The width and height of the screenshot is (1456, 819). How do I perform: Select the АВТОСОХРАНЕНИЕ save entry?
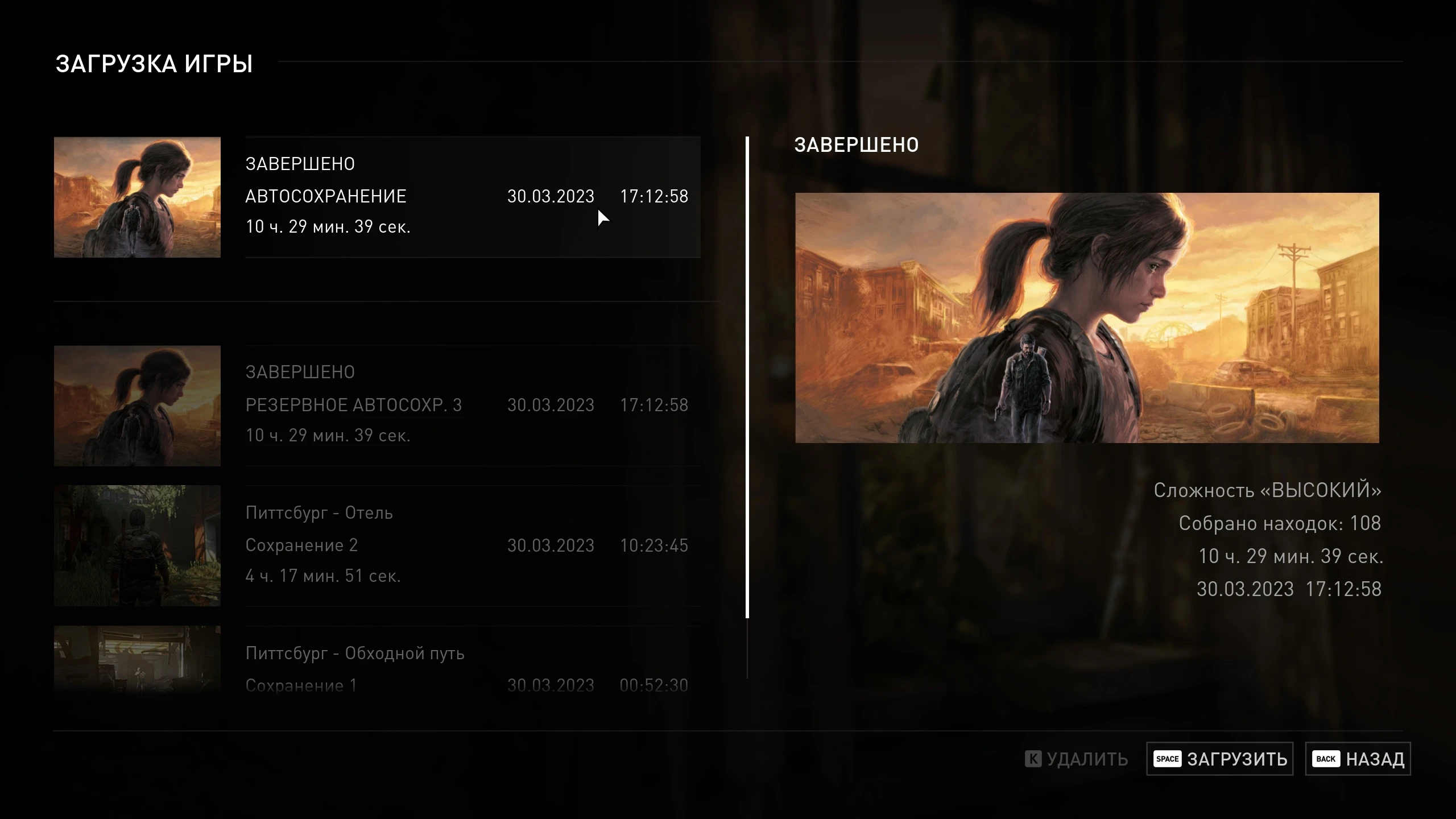472,196
